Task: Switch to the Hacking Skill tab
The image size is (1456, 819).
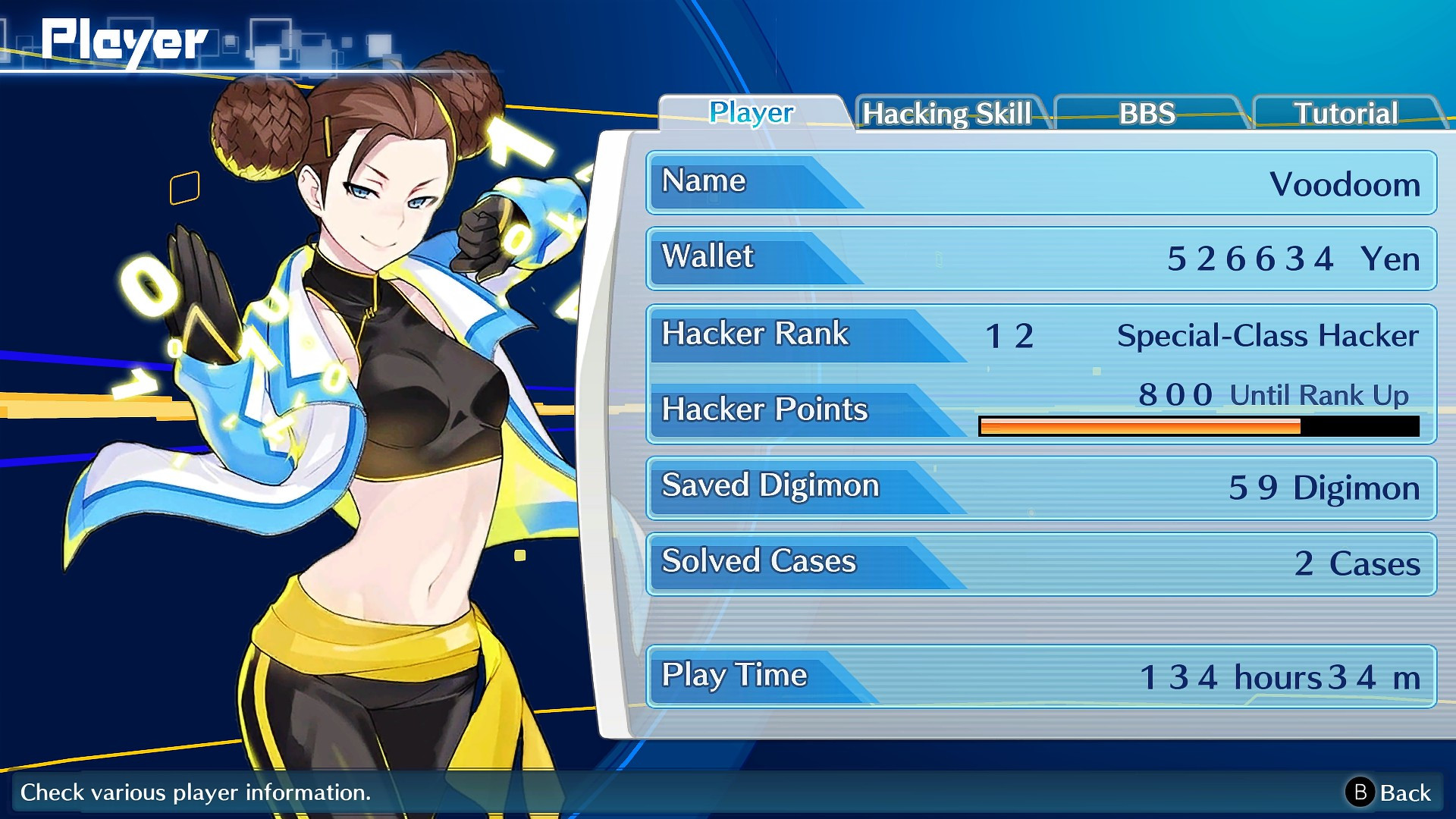Action: pyautogui.click(x=948, y=114)
